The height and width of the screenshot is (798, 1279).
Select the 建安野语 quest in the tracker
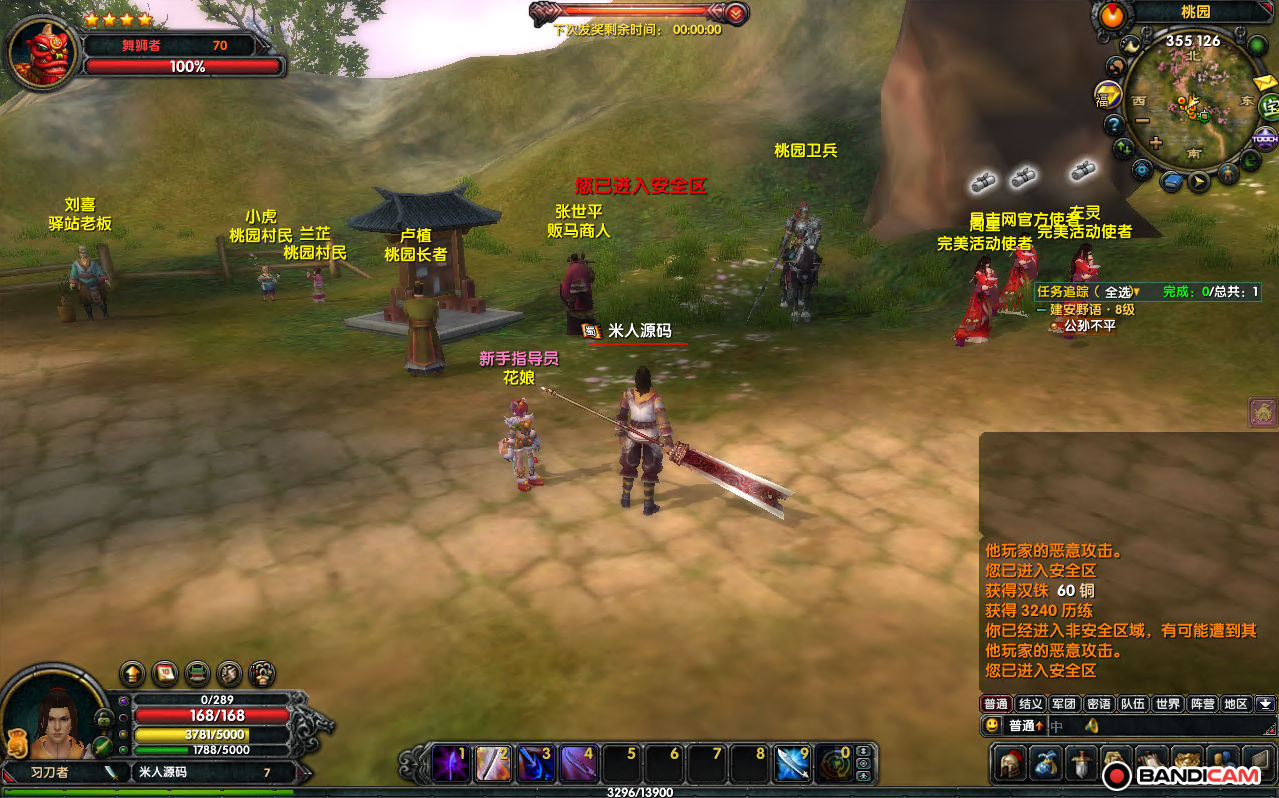[x=1092, y=310]
